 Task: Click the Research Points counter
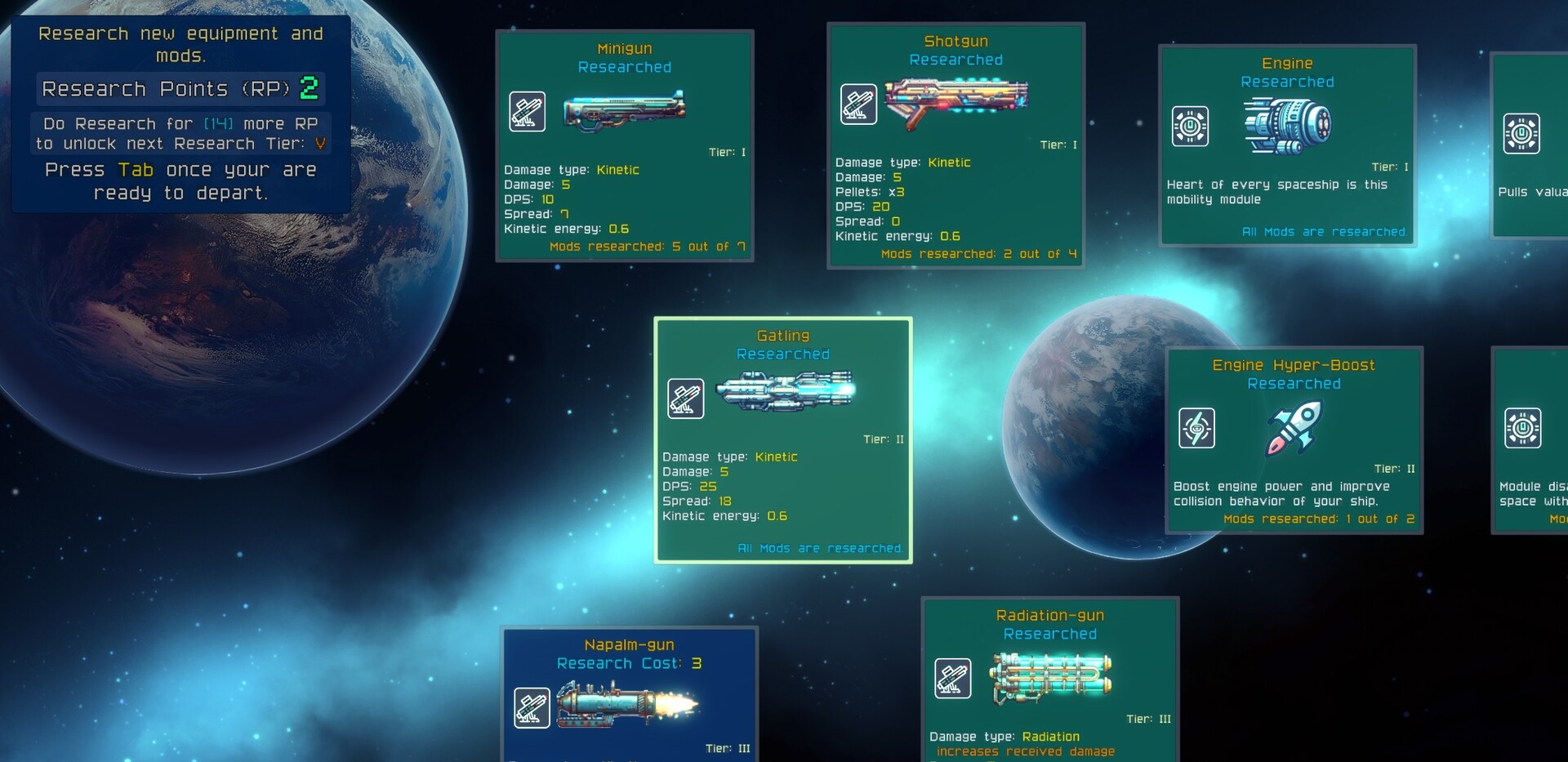tap(180, 88)
